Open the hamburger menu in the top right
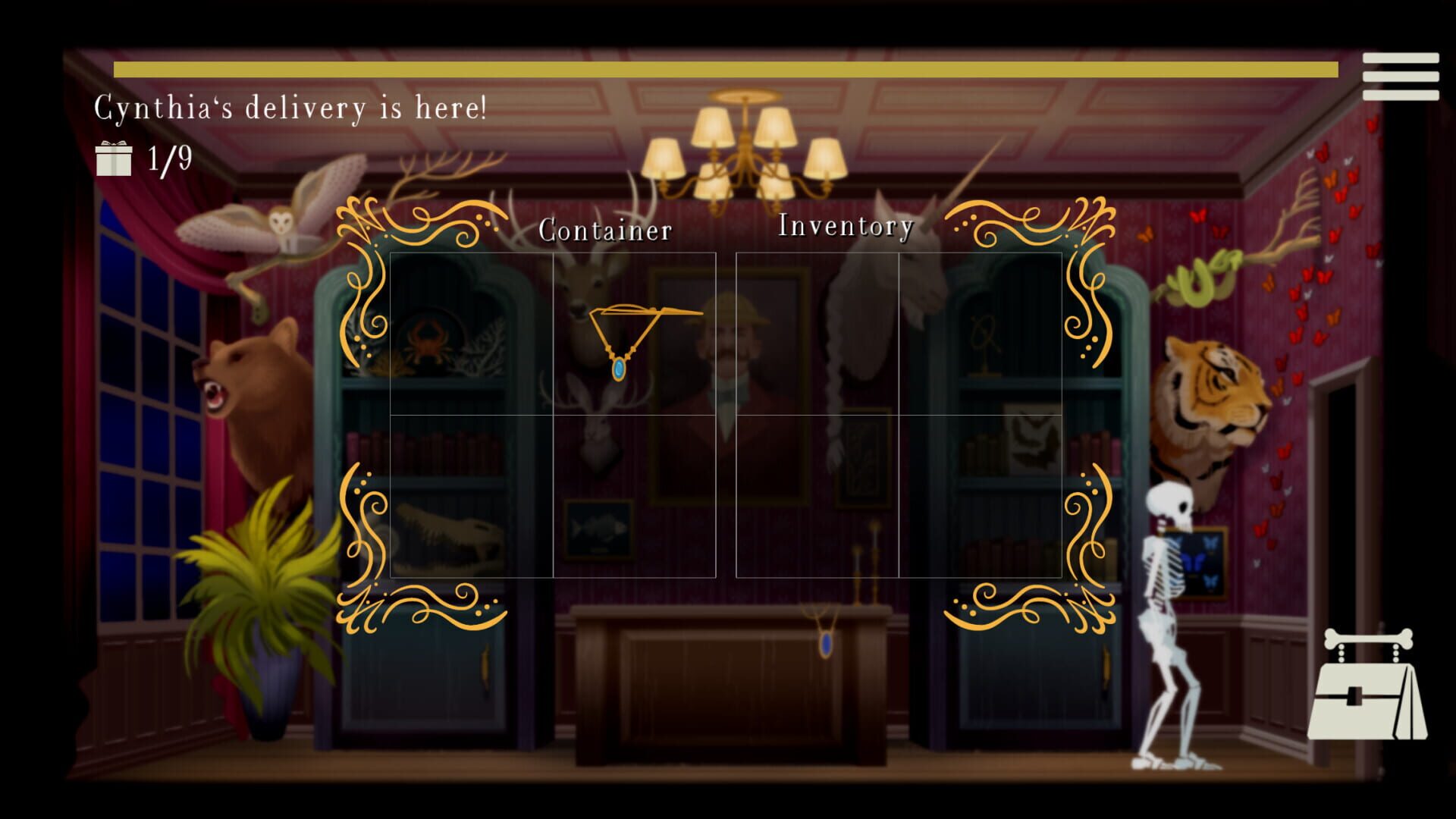This screenshot has height=819, width=1456. (1398, 76)
